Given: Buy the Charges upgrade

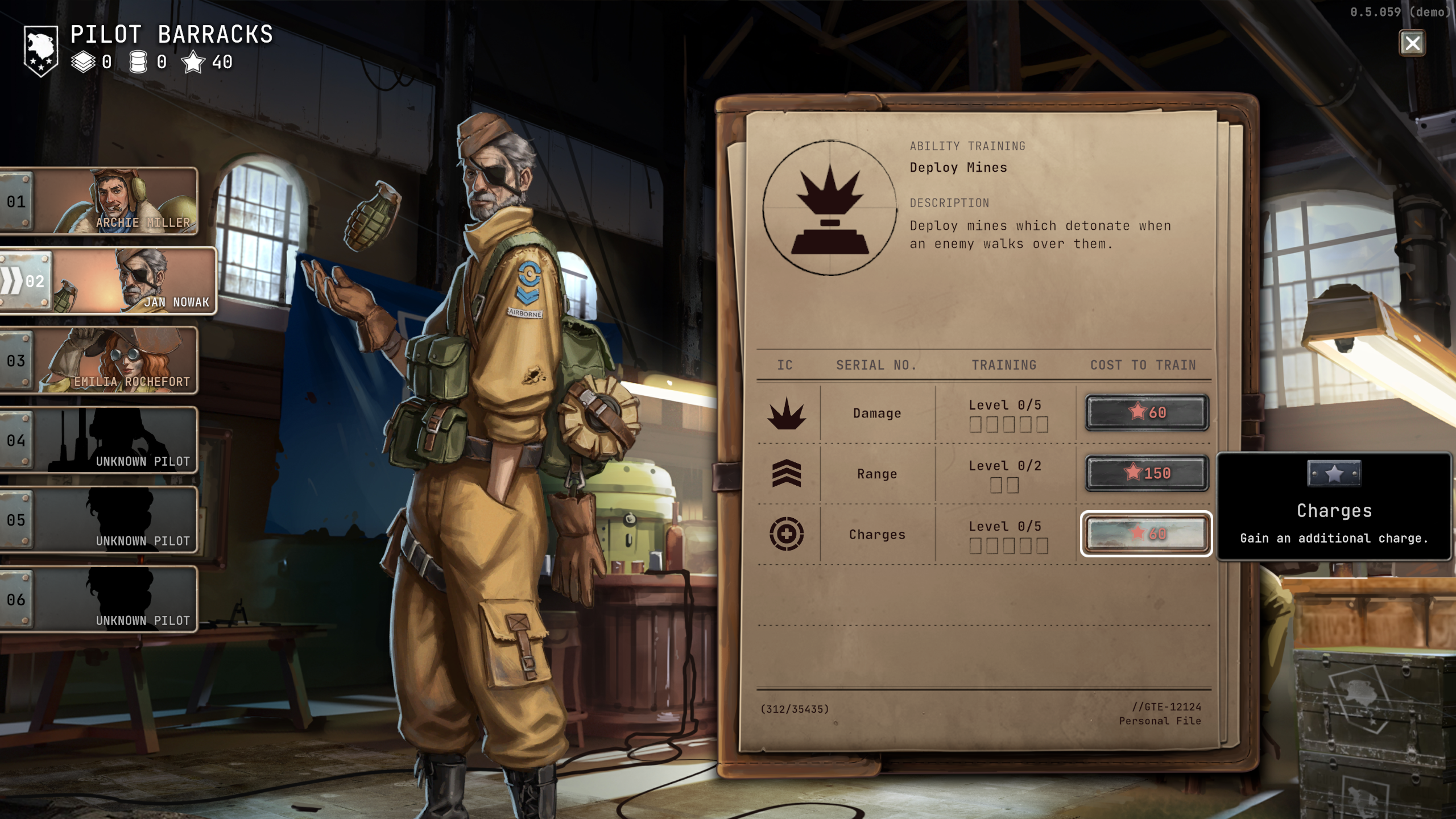Looking at the screenshot, I should (x=1146, y=533).
